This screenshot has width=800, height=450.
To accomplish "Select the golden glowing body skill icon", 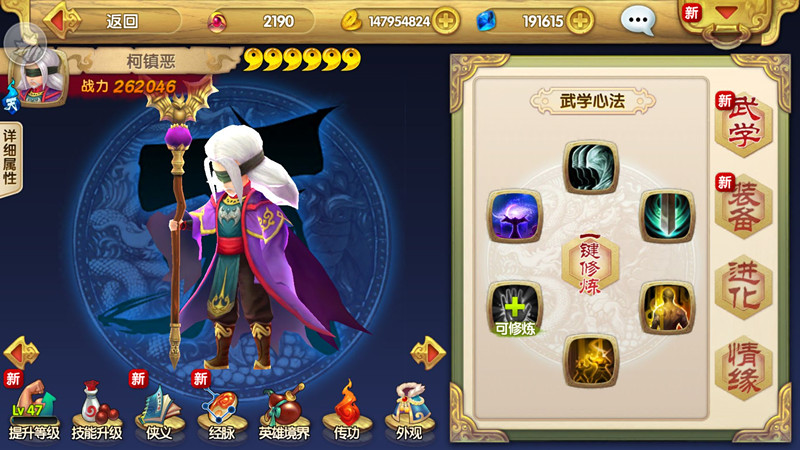I will click(667, 307).
